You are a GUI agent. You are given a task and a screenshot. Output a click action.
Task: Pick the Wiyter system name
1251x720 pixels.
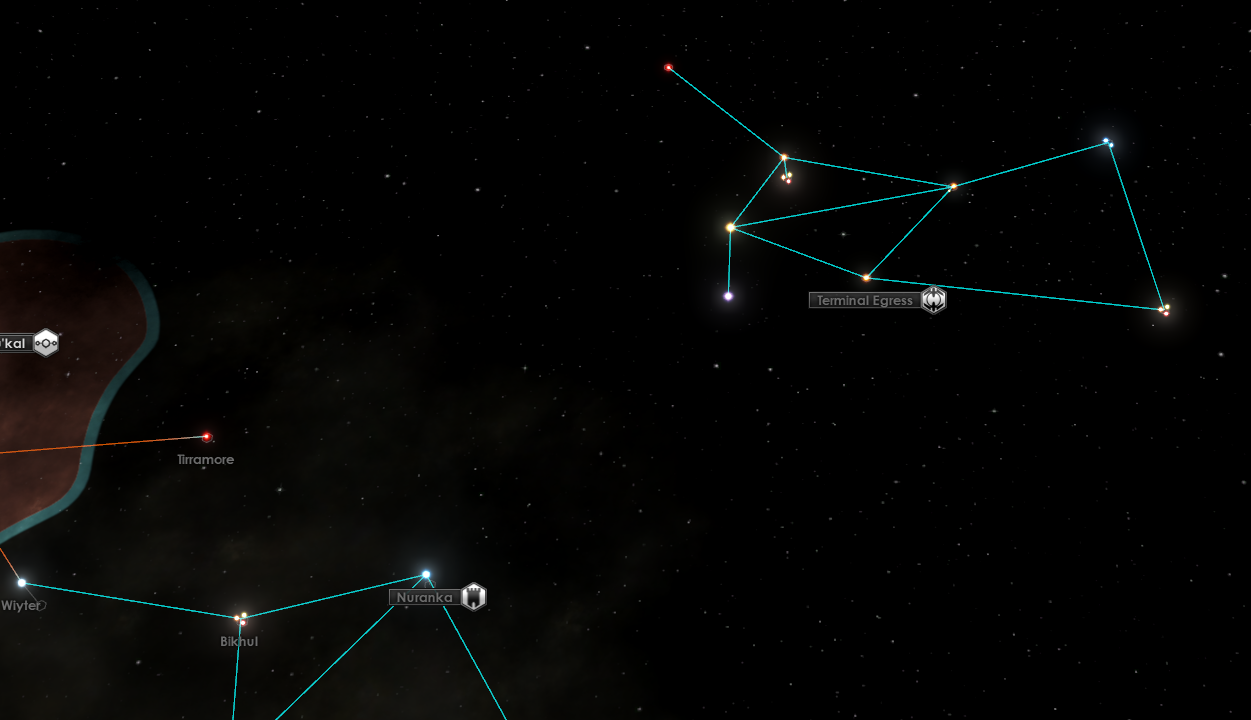pos(21,606)
